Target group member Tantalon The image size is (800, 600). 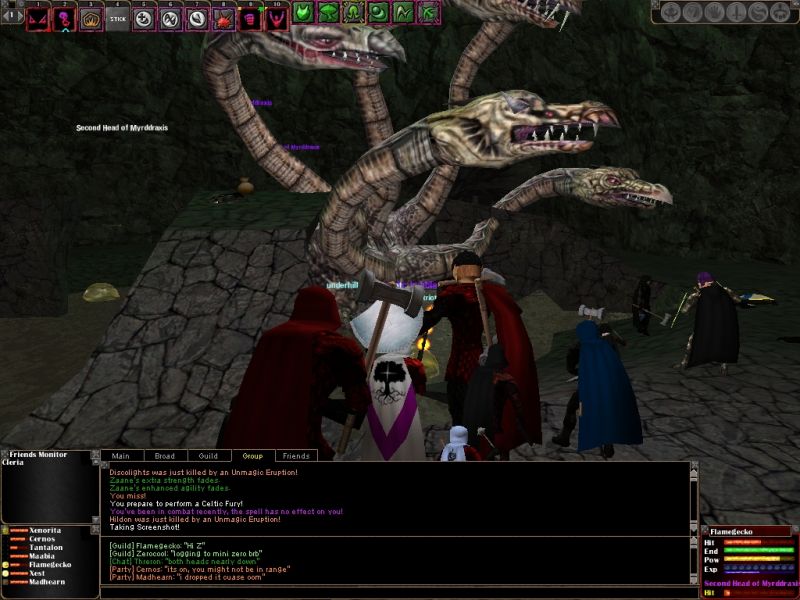(x=47, y=547)
